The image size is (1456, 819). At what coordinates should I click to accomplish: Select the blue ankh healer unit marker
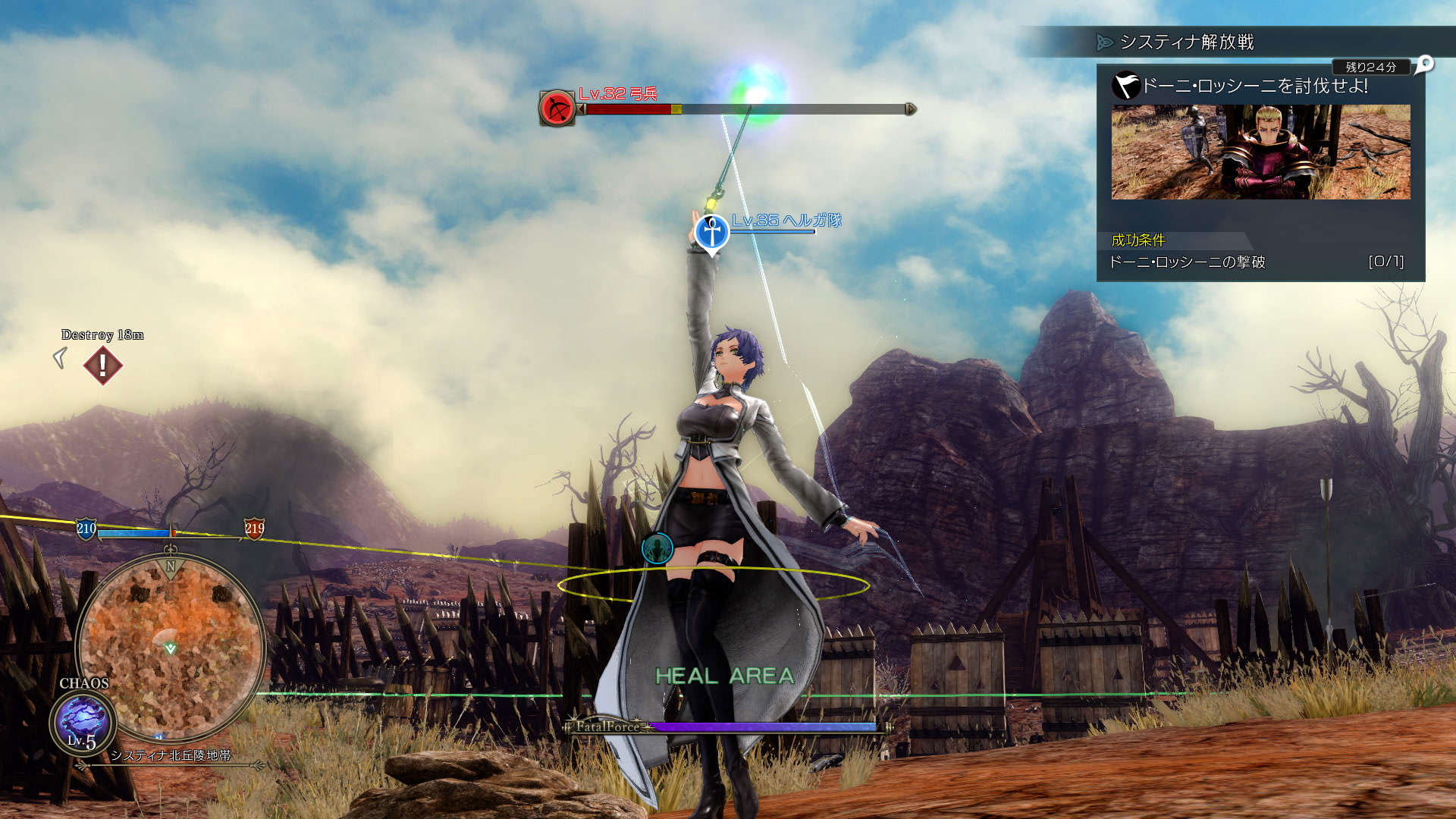711,232
